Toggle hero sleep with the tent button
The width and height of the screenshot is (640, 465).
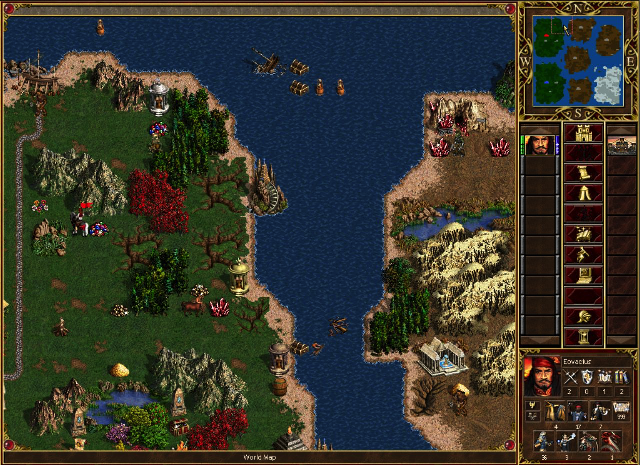click(583, 193)
